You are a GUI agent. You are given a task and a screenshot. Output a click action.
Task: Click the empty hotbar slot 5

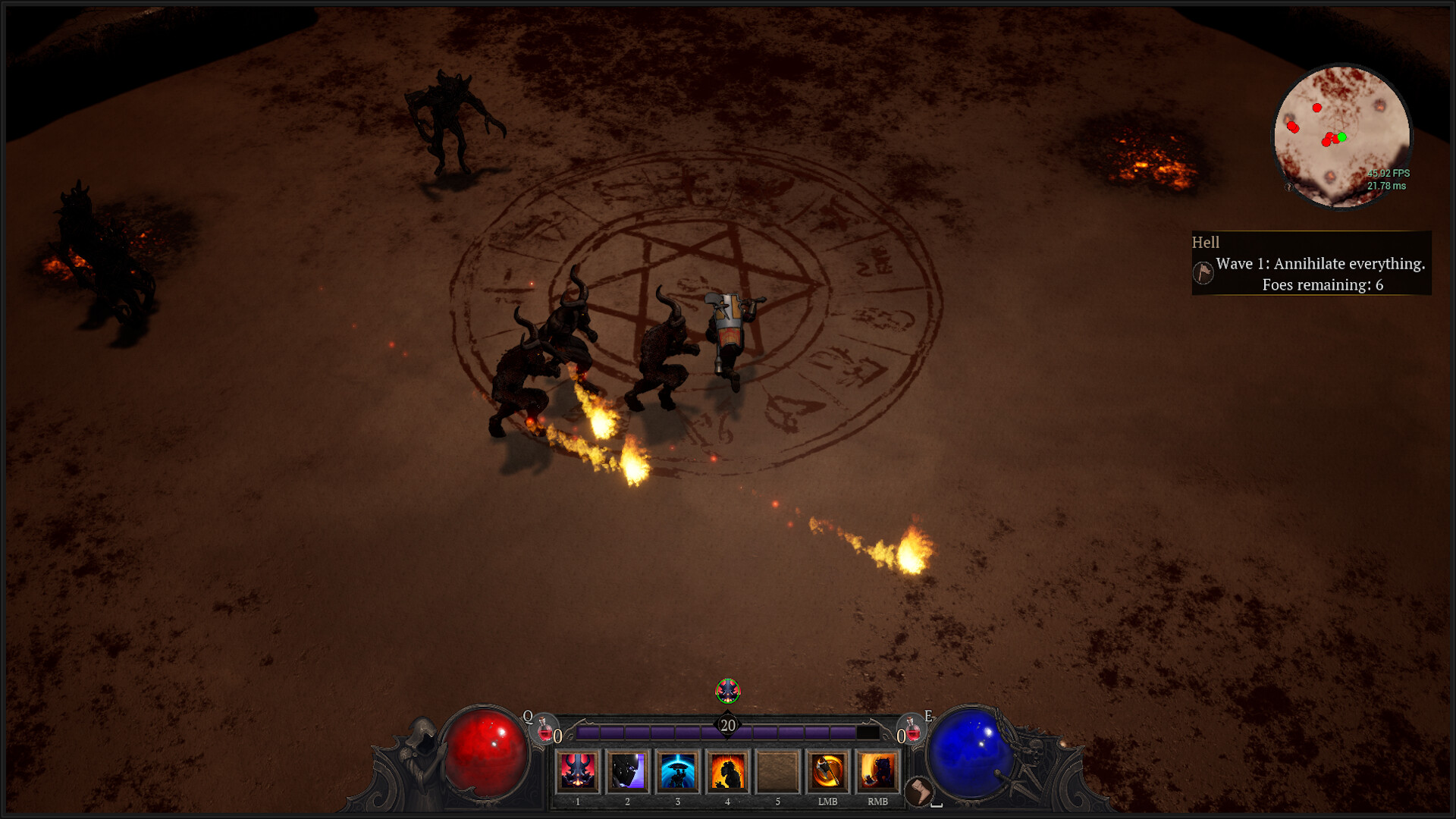coord(777,772)
